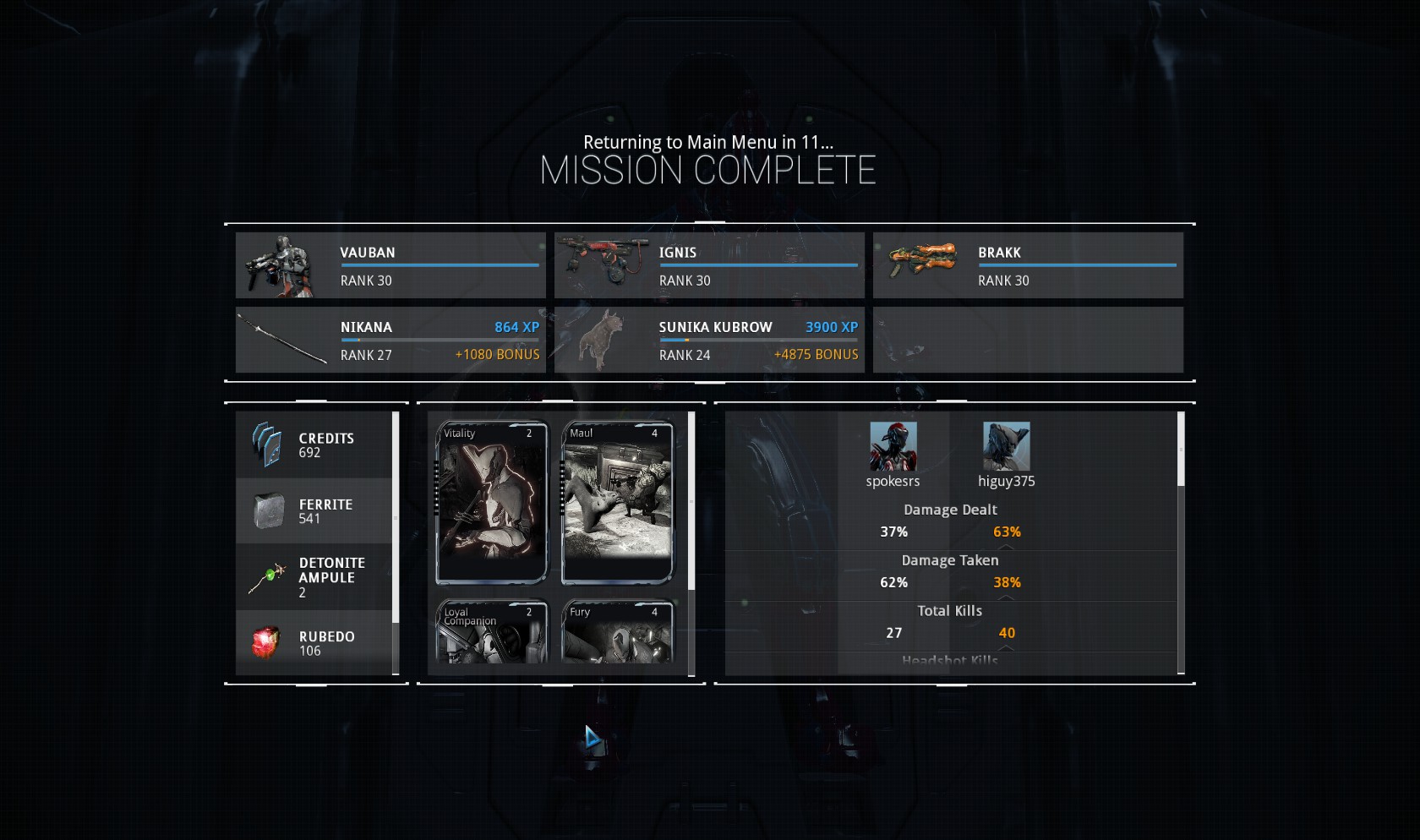The width and height of the screenshot is (1420, 840).
Task: Click the Ferrite resource row
Action: pos(314,511)
